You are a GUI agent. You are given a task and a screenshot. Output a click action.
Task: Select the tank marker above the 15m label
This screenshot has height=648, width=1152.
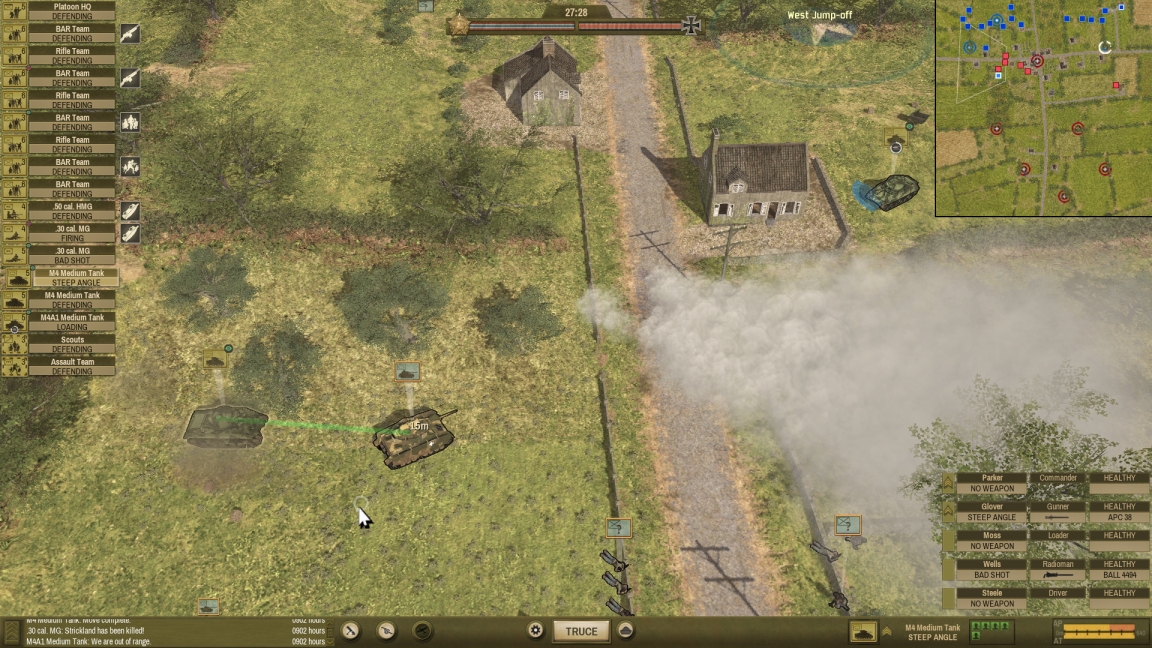click(x=407, y=372)
